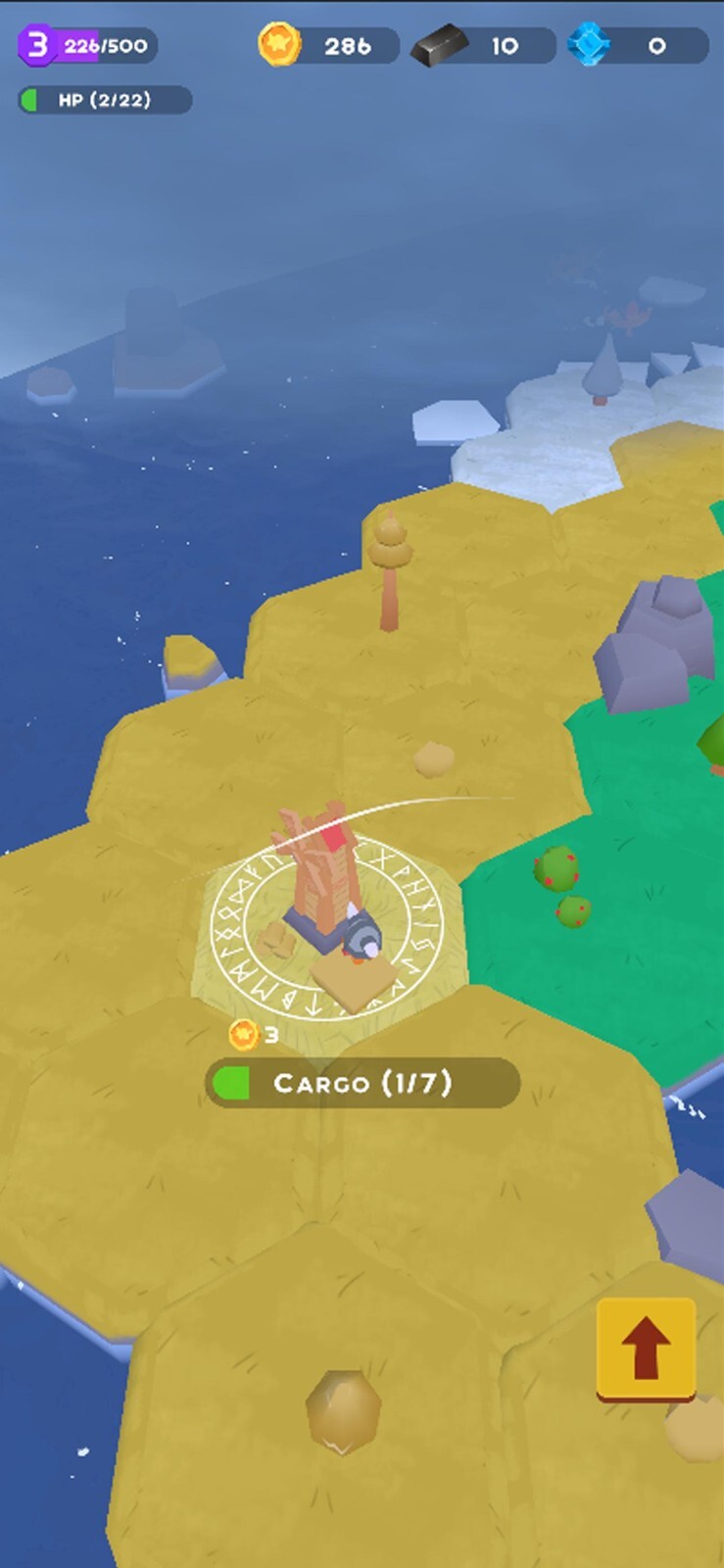Tap the yellow up-arrow upgrade button
The width and height of the screenshot is (724, 1568).
[646, 1348]
